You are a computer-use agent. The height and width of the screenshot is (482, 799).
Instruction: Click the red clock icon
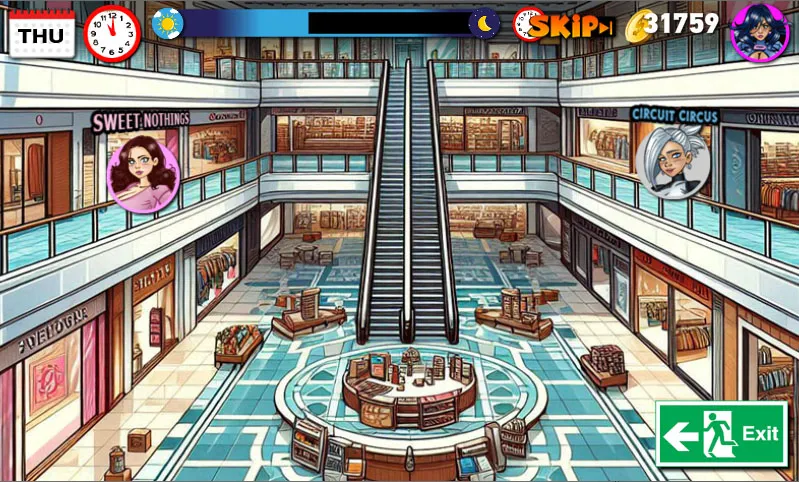point(113,33)
